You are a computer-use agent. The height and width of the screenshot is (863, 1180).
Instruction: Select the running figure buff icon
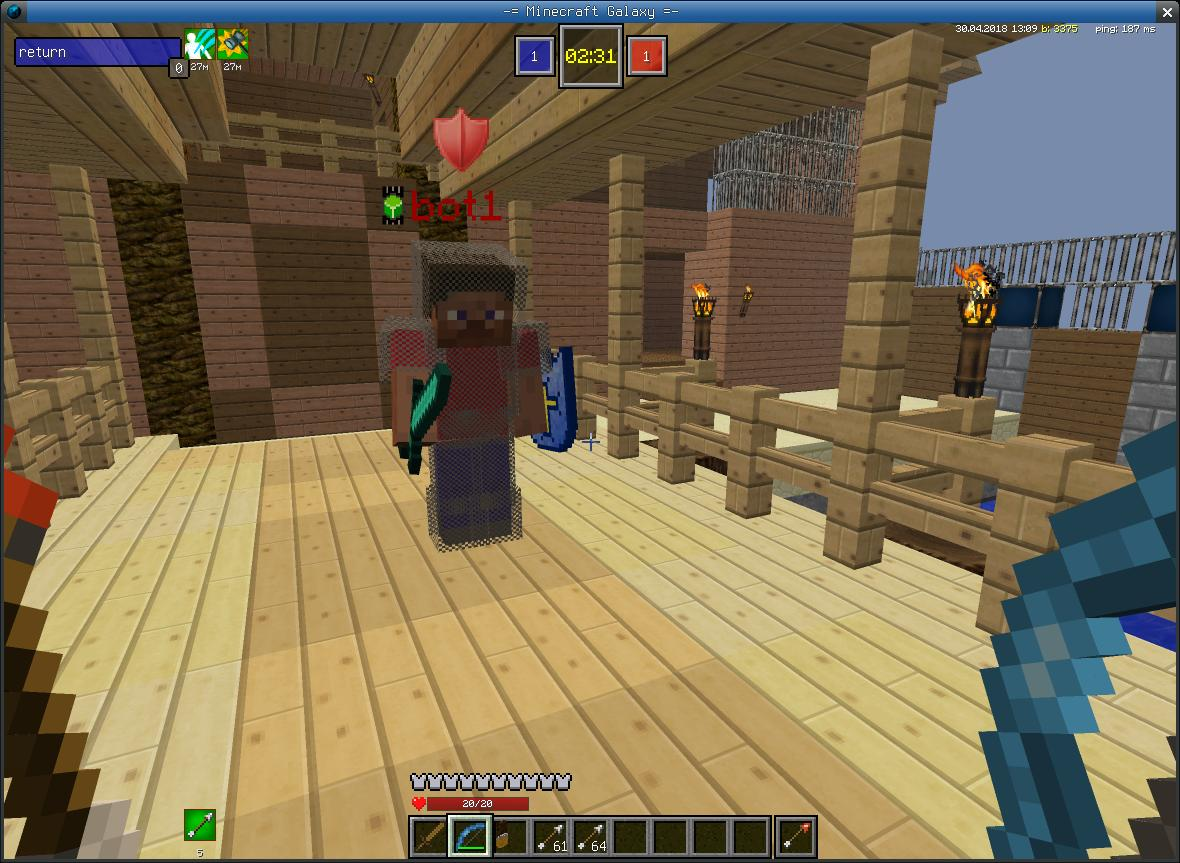click(198, 46)
